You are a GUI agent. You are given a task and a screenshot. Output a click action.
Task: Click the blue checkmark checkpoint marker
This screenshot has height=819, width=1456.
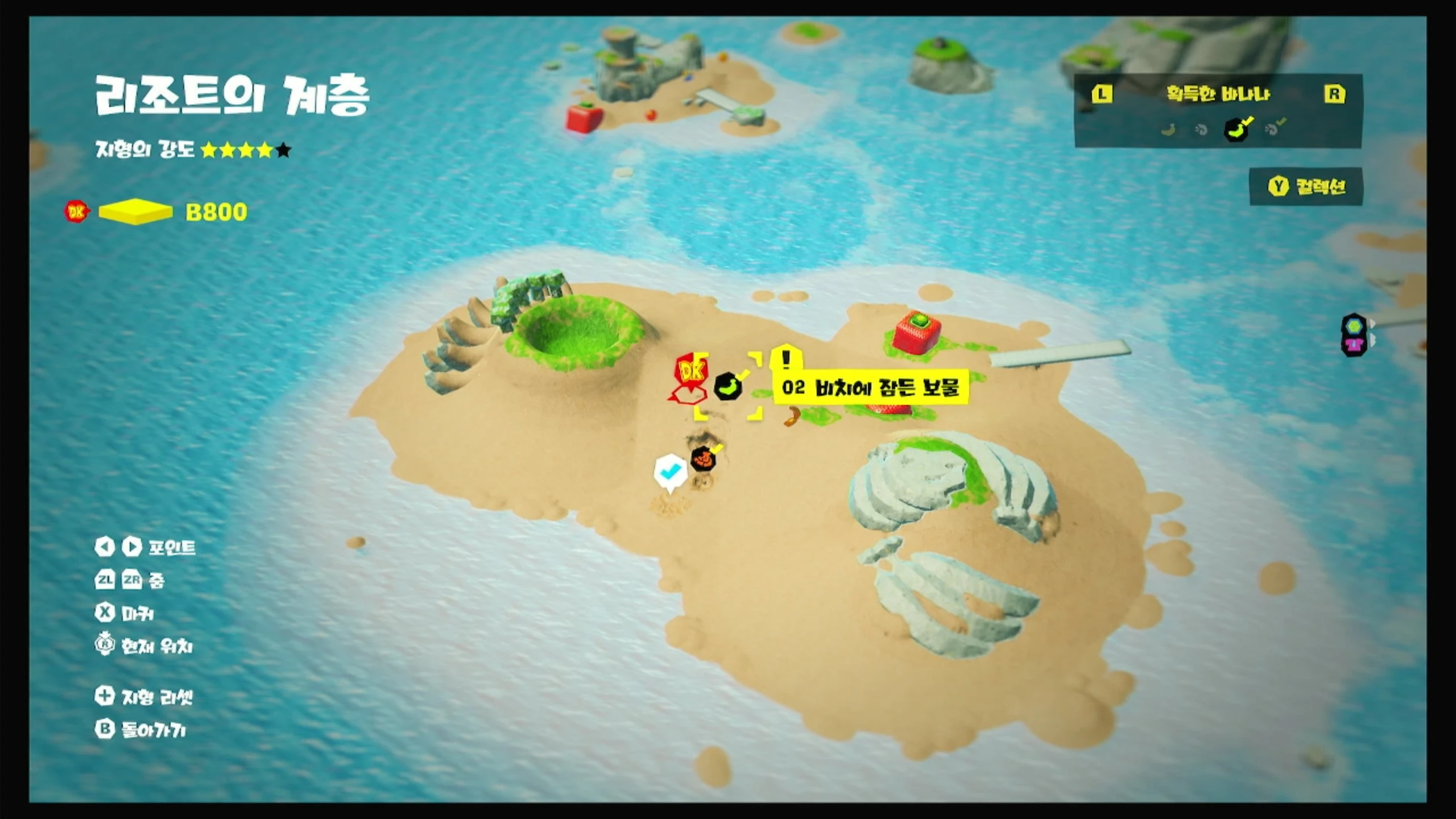point(670,471)
